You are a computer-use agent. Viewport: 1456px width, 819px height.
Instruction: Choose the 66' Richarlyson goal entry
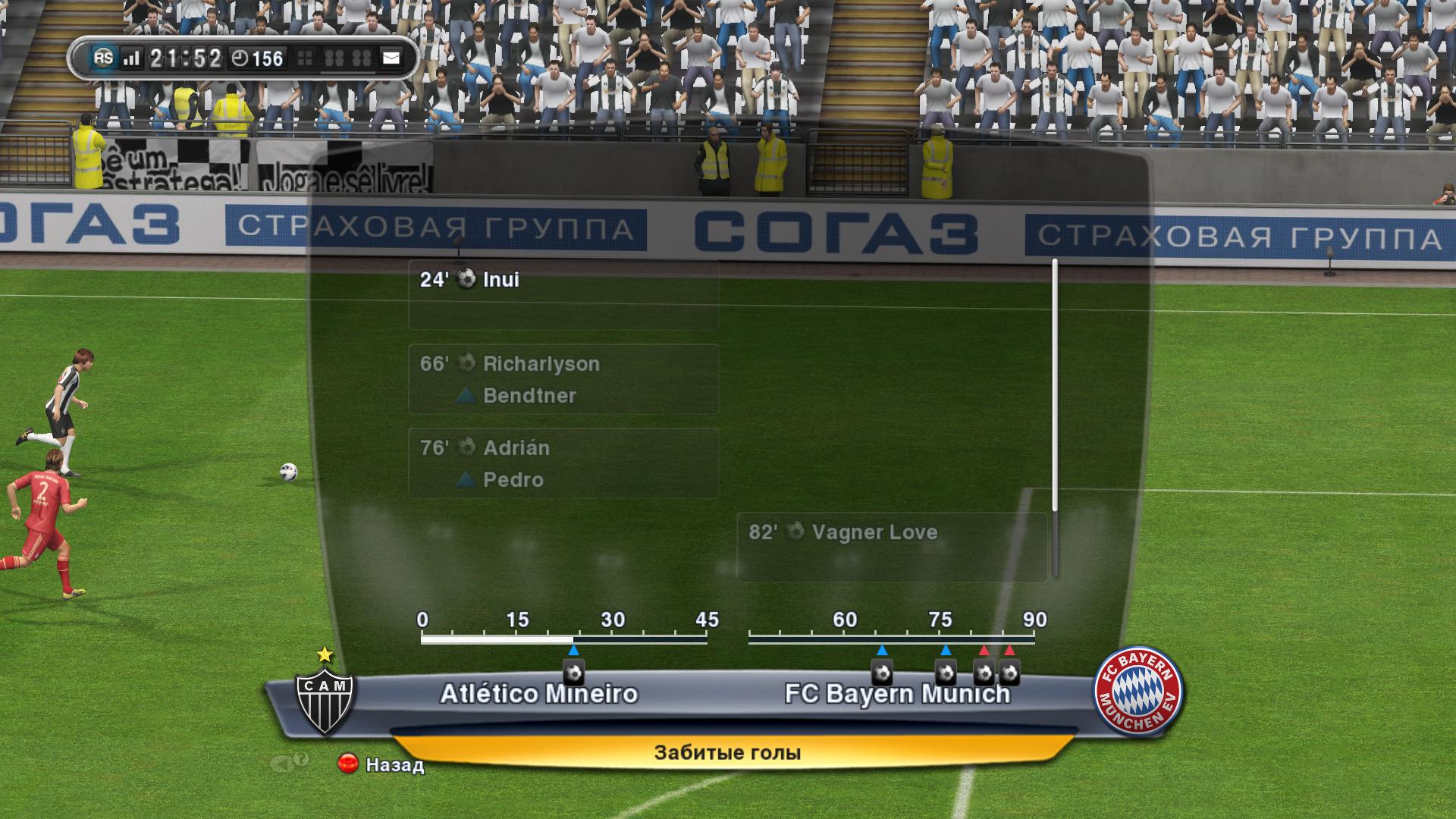(x=563, y=379)
